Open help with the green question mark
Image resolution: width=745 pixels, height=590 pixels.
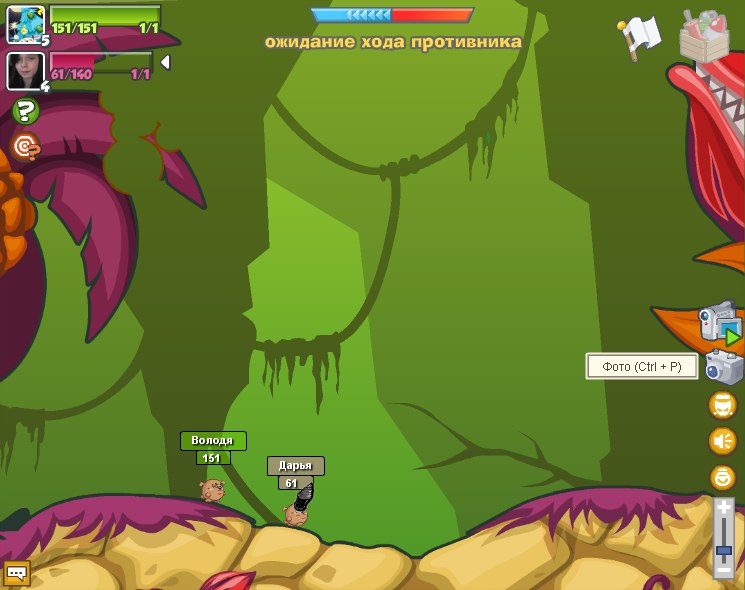click(x=26, y=112)
